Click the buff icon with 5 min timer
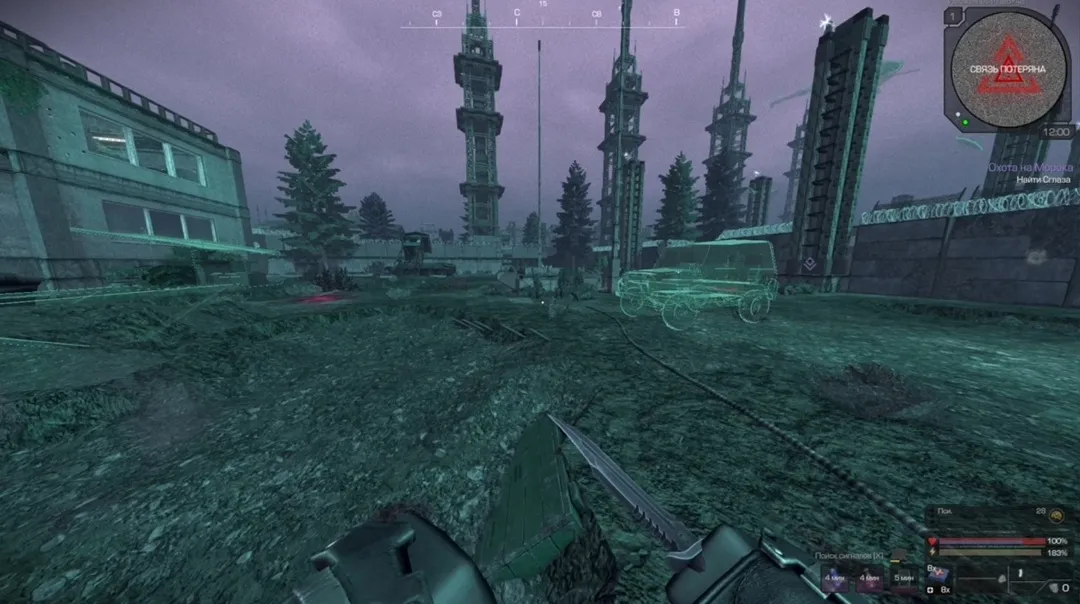Image resolution: width=1080 pixels, height=604 pixels. point(903,578)
